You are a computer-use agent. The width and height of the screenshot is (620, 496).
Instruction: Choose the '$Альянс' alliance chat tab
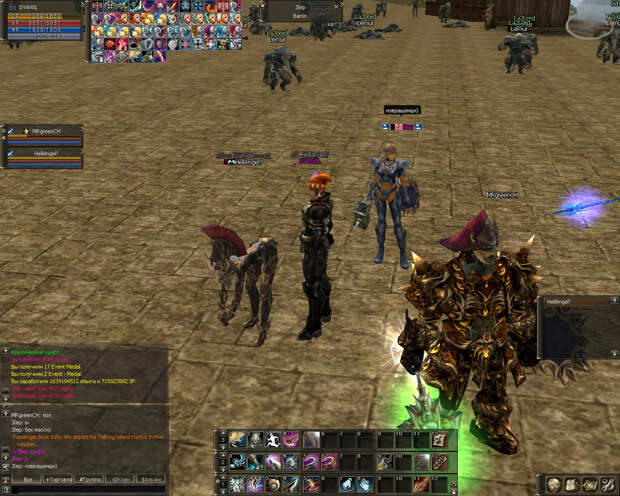(151, 480)
